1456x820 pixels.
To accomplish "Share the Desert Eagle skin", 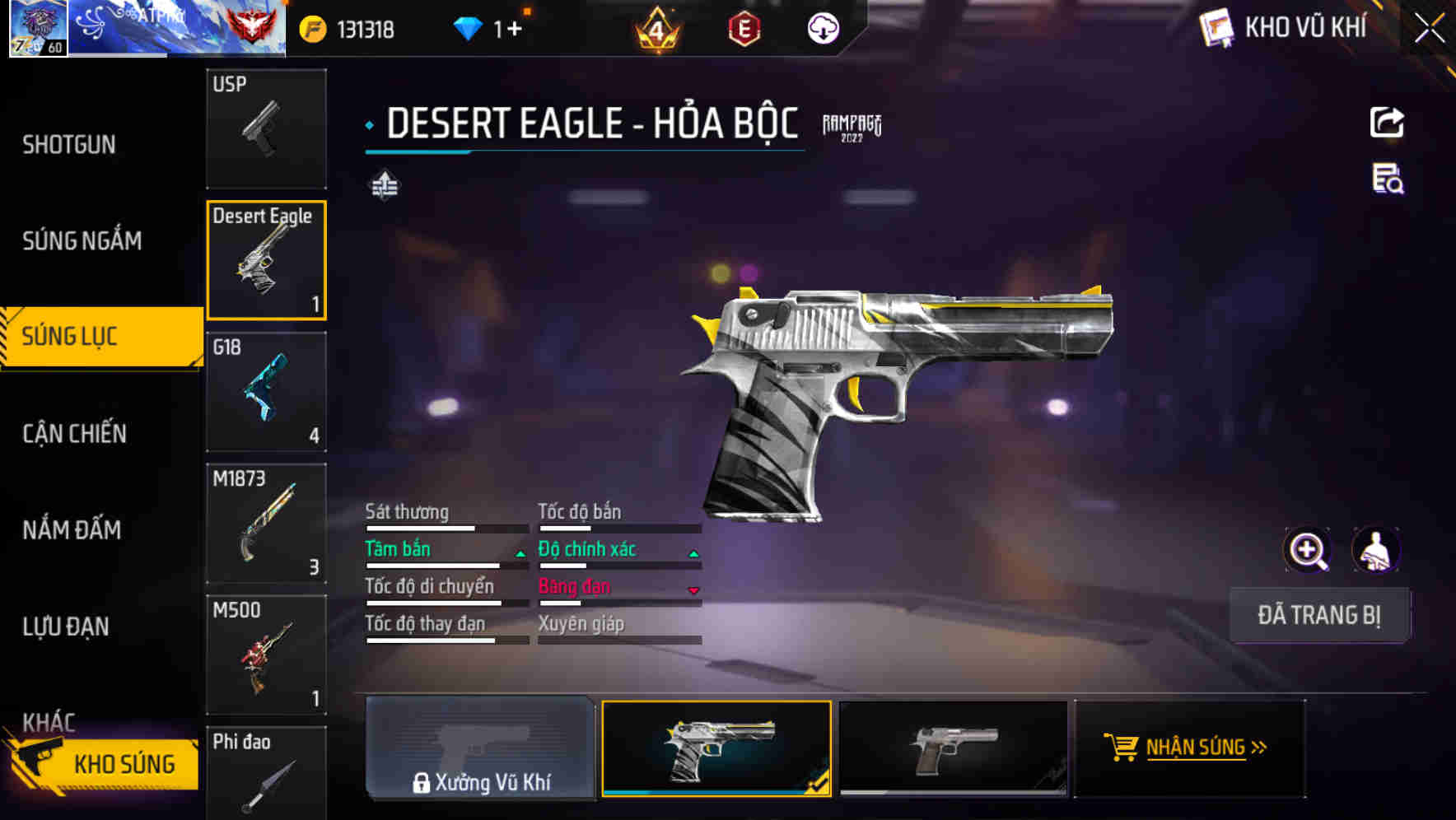I will (x=1387, y=123).
